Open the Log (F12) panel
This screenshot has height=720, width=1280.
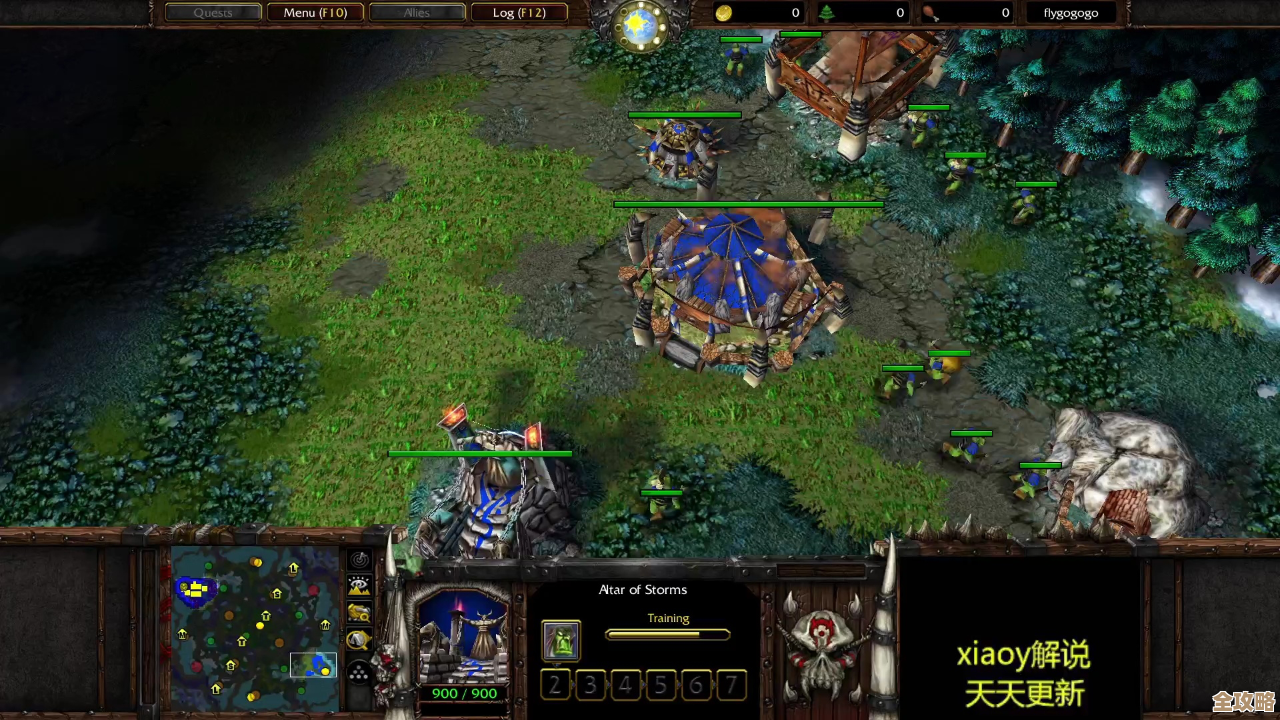tap(518, 13)
